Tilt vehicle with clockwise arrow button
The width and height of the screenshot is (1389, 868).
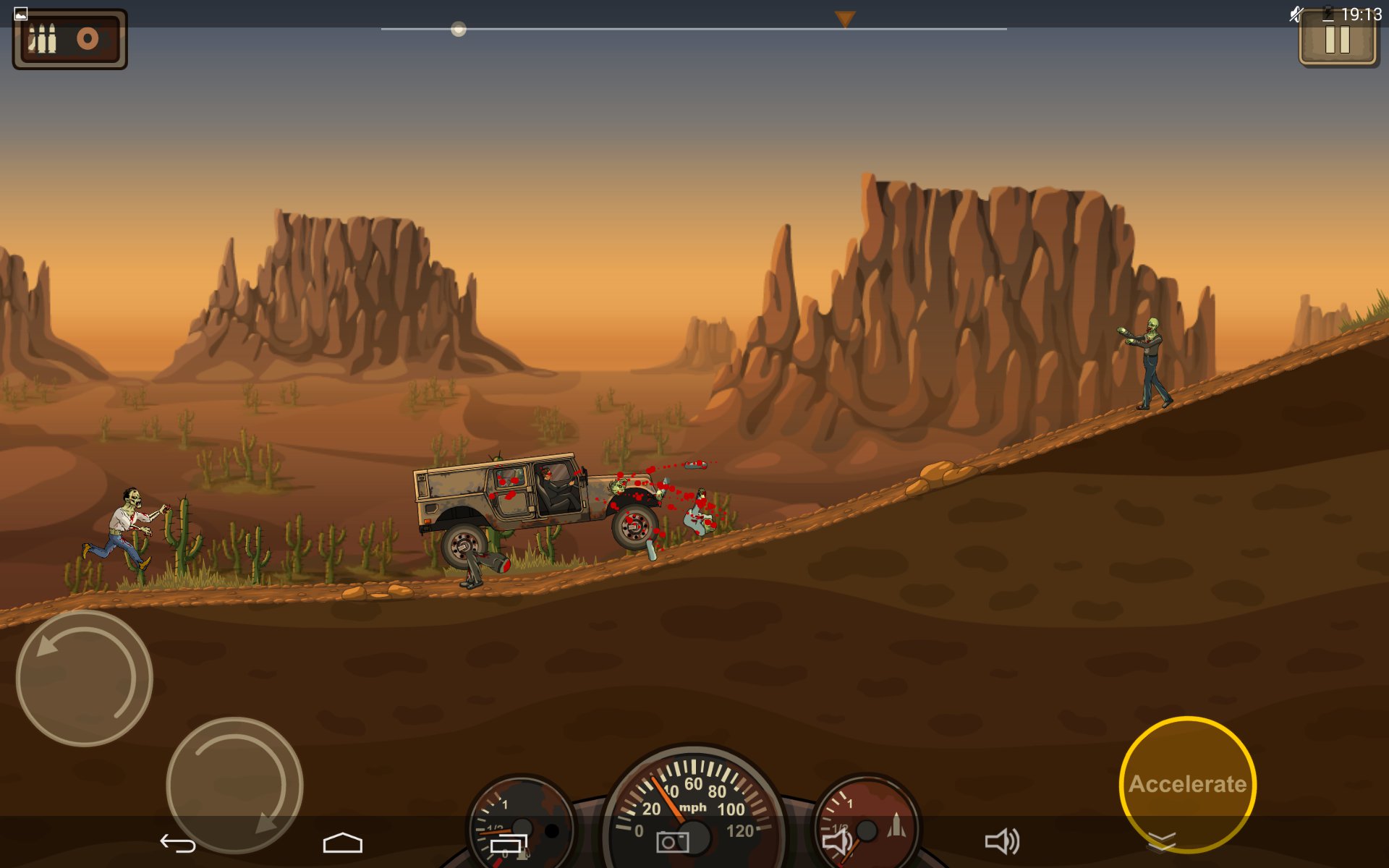tap(234, 785)
